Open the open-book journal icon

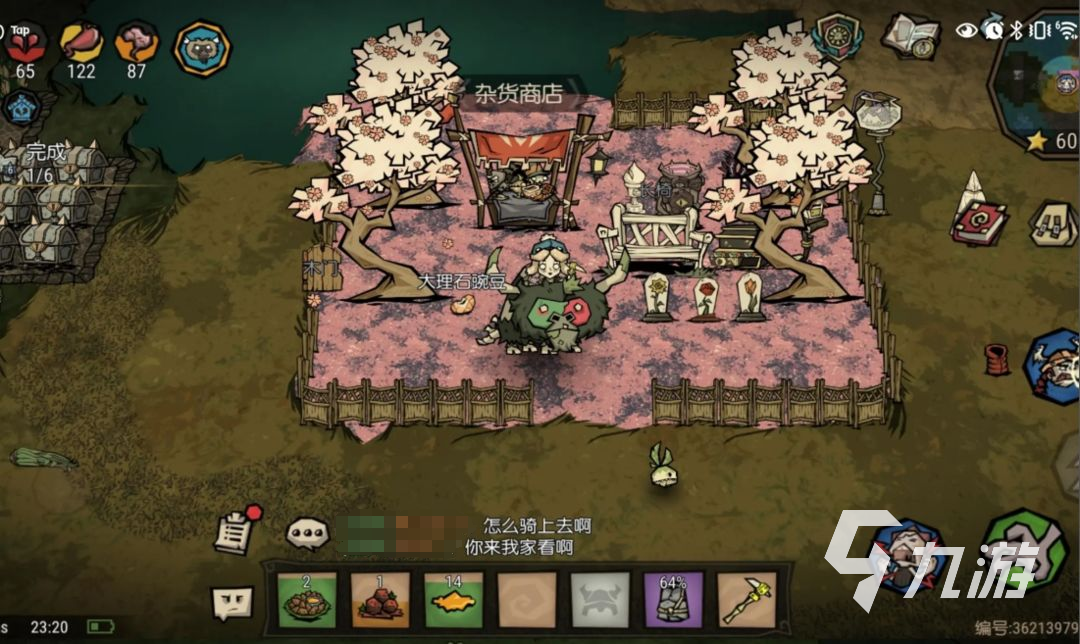(x=911, y=35)
